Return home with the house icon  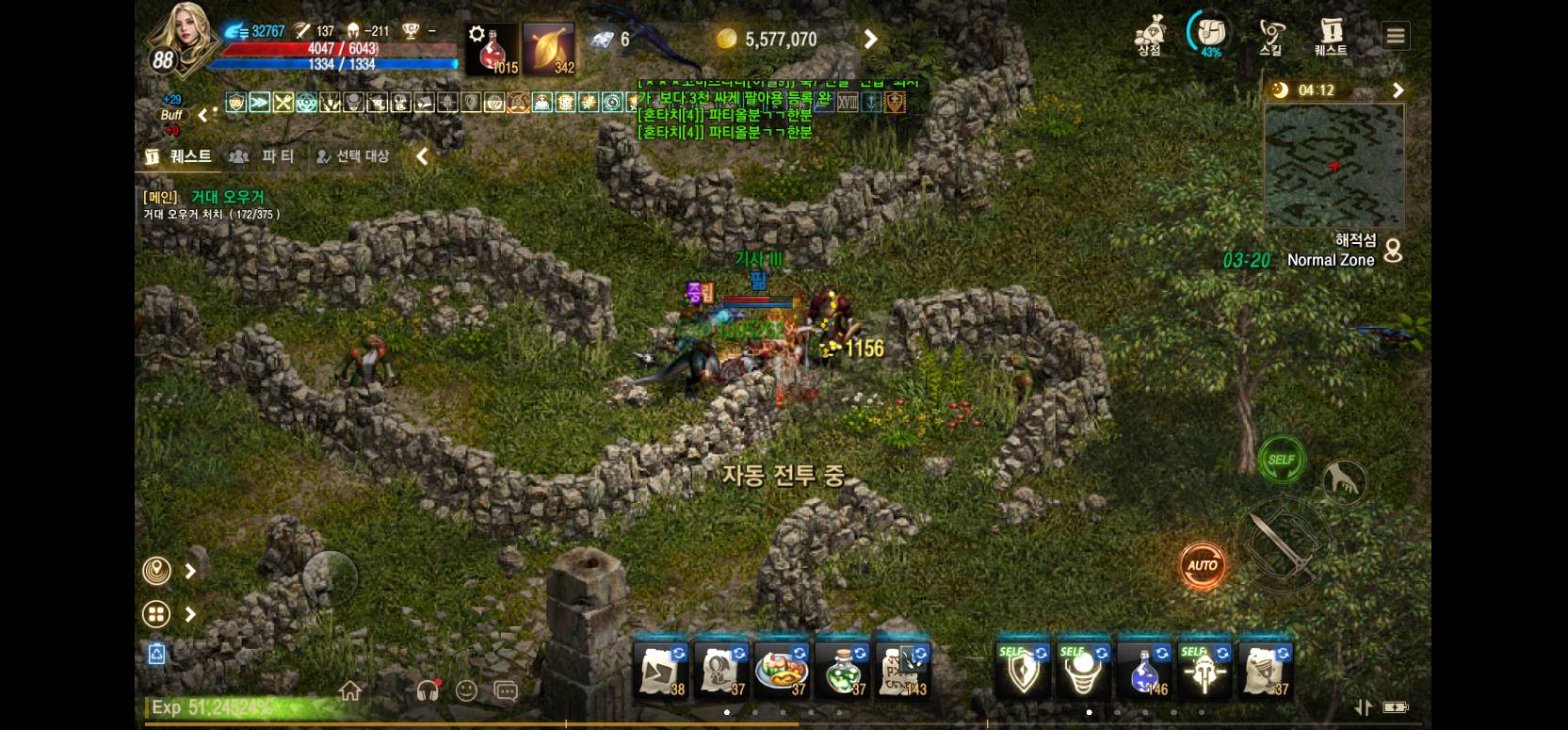pyautogui.click(x=350, y=692)
